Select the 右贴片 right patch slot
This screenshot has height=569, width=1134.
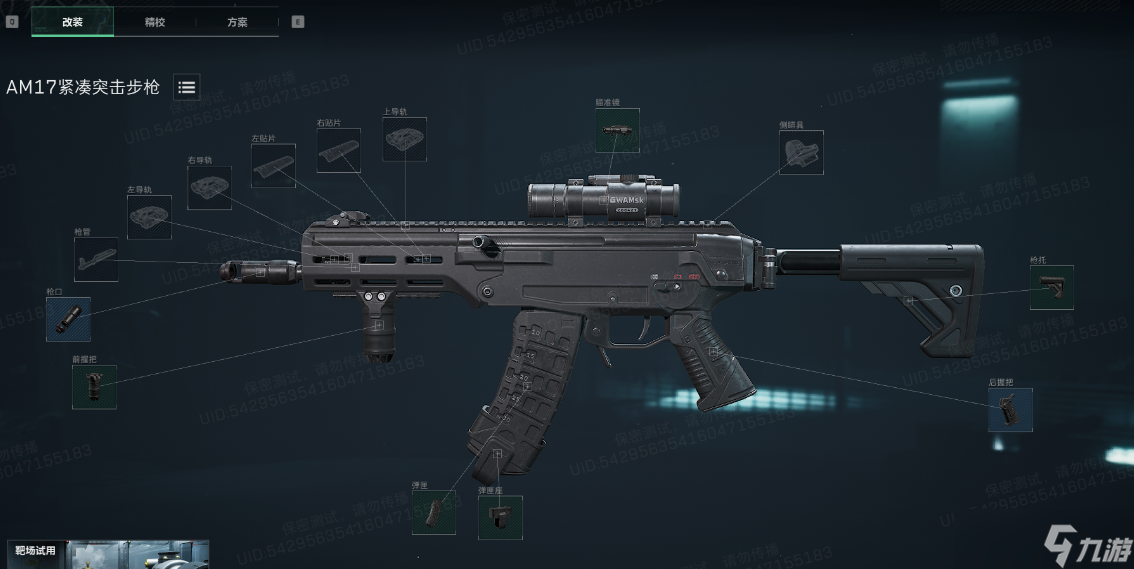[339, 150]
